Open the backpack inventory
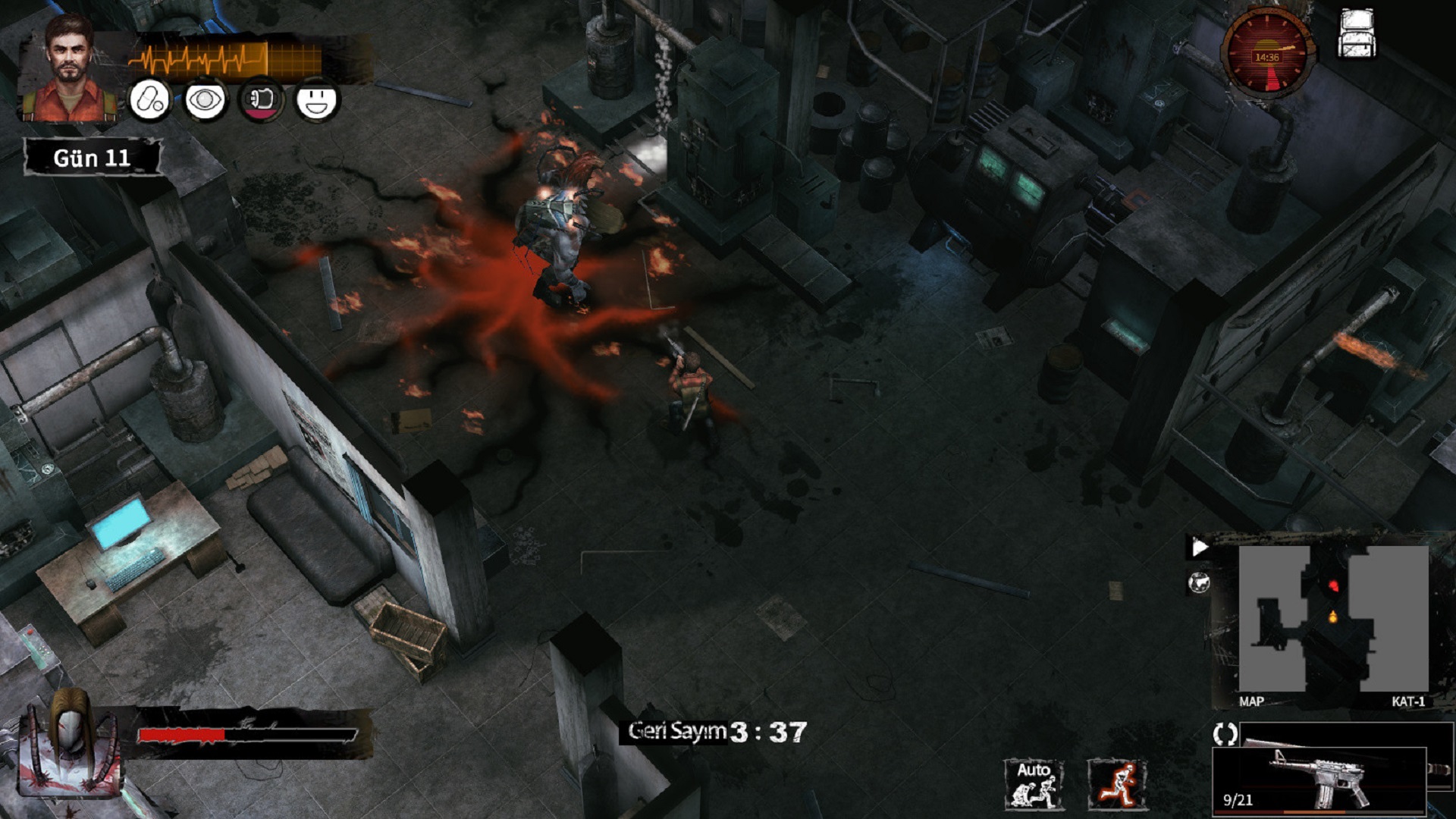 coord(1357,34)
